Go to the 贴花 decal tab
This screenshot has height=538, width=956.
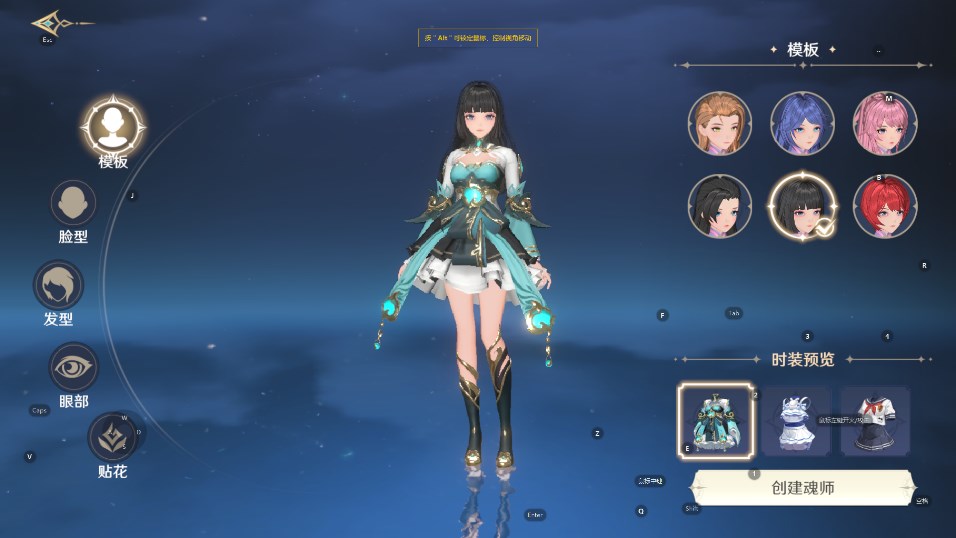(112, 438)
